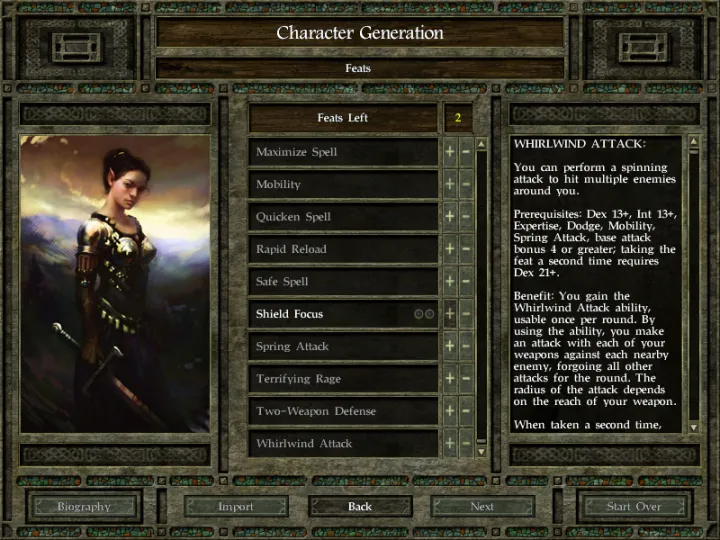Proceed with the Next button
This screenshot has height=540, width=720.
(482, 506)
